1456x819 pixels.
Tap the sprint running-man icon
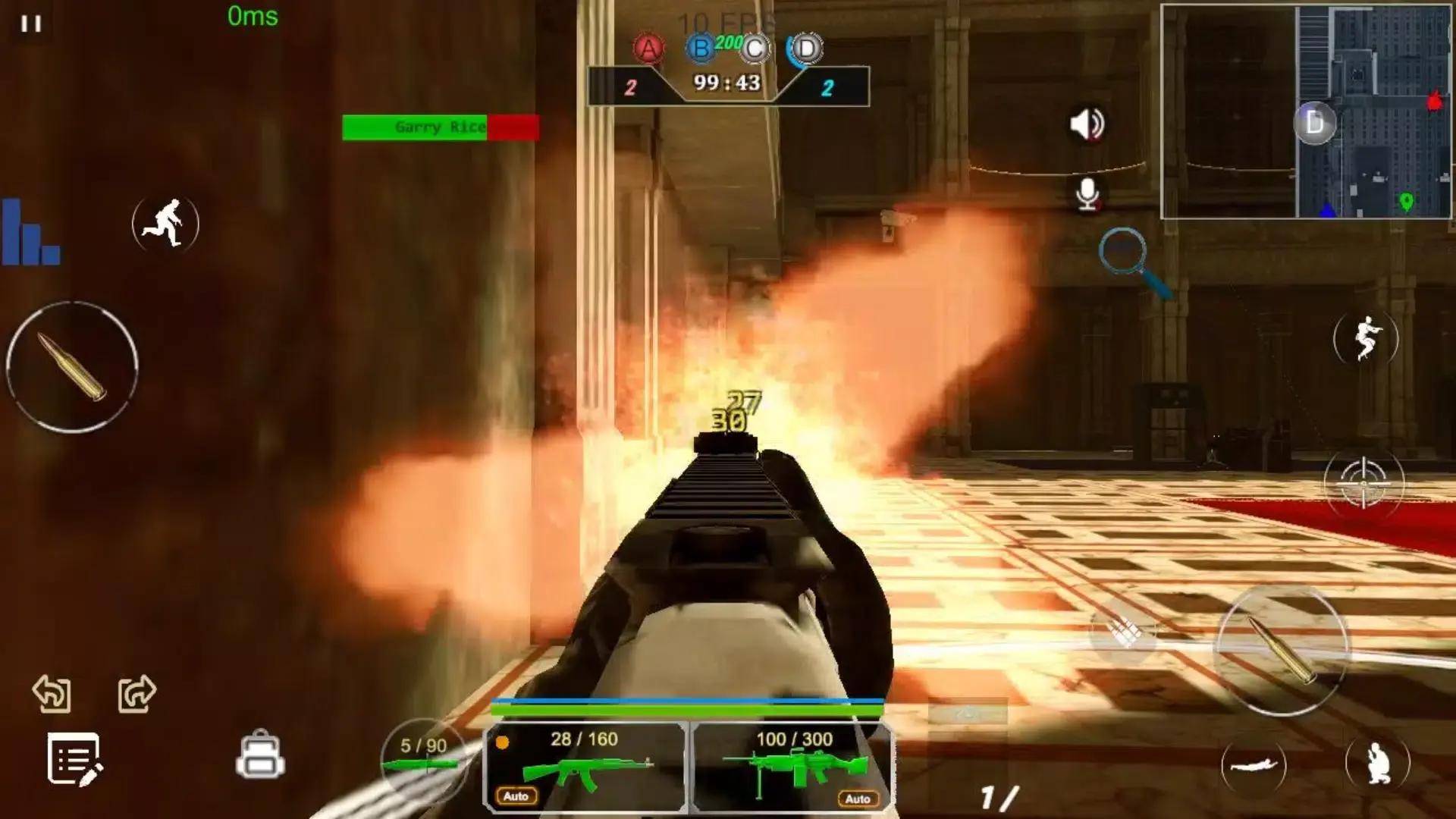[165, 223]
